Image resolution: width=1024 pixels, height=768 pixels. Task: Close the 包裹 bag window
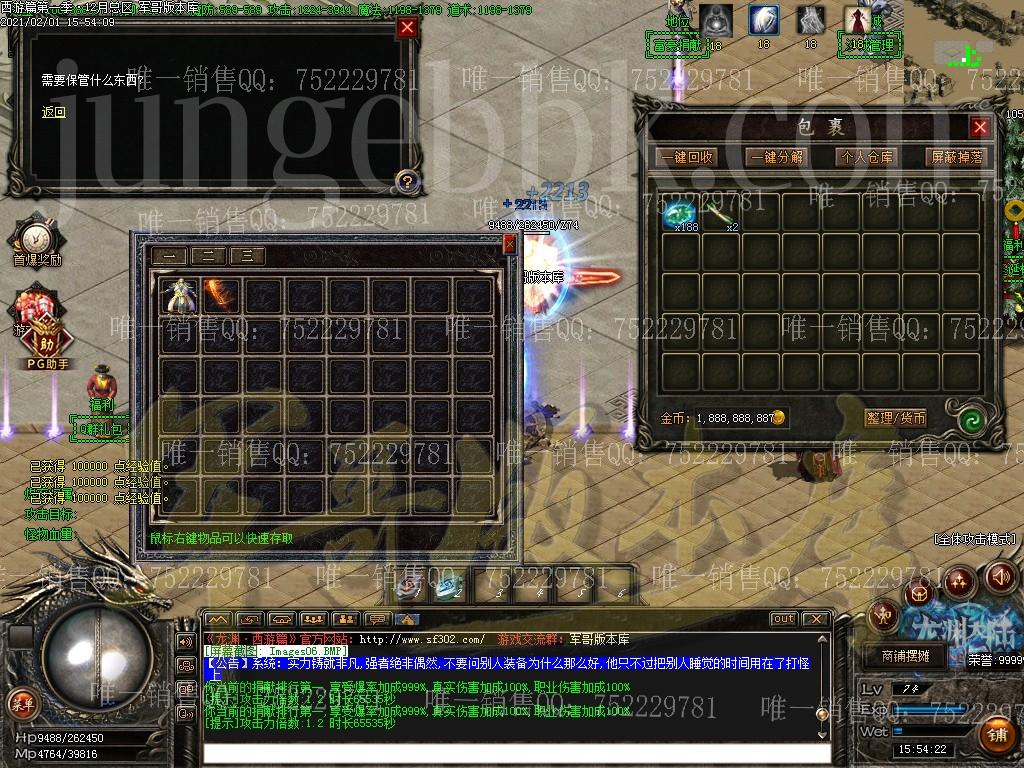tap(980, 127)
